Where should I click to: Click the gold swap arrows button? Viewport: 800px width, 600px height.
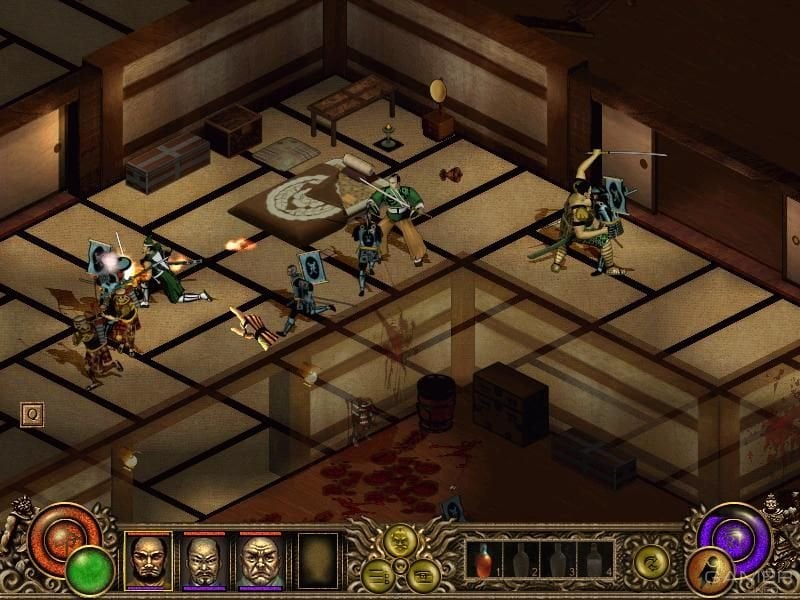tap(651, 563)
